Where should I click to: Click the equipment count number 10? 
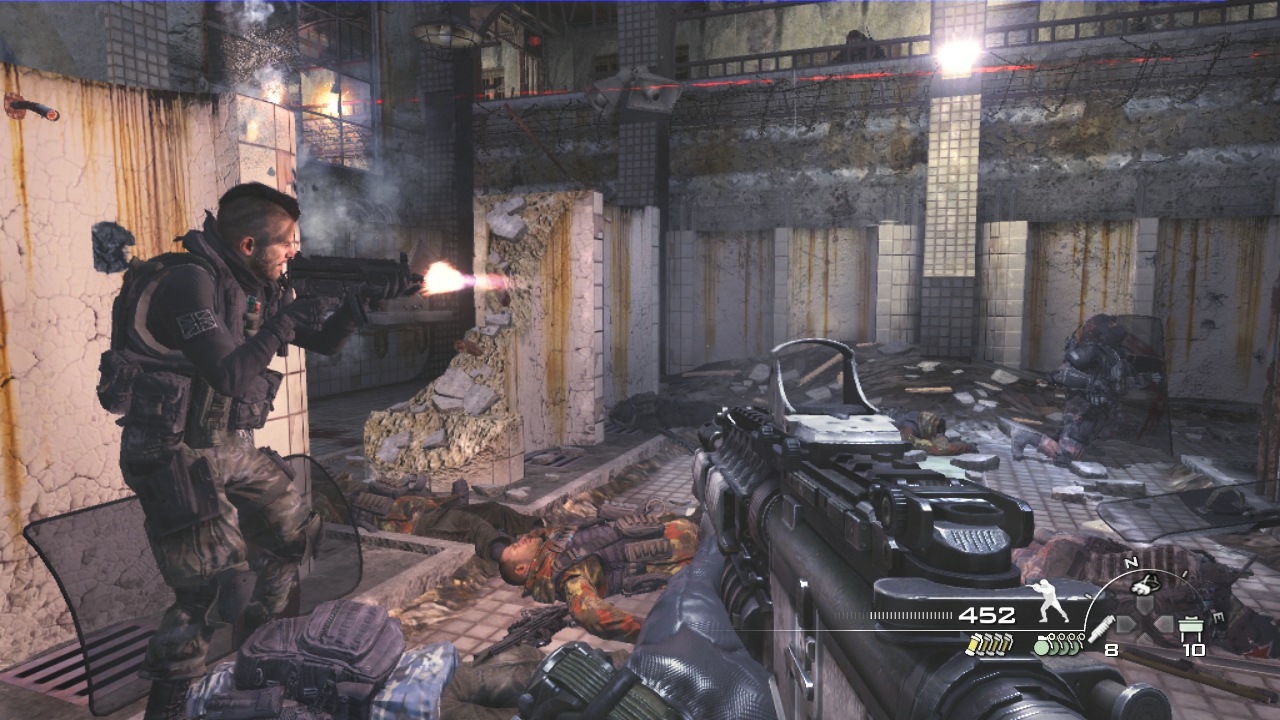tap(1194, 649)
